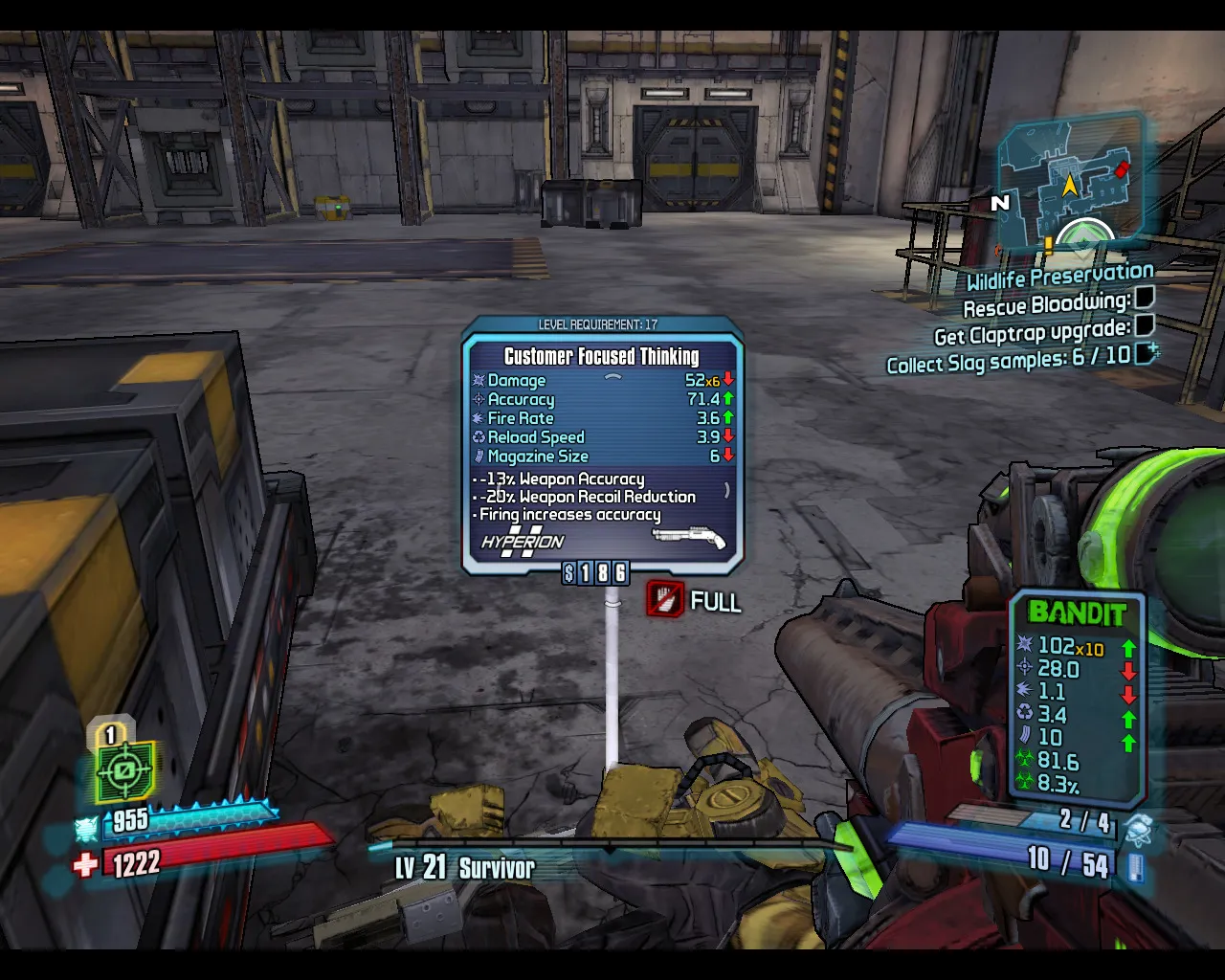Click the Rescue Bloodwing objective checkbox
The width and height of the screenshot is (1225, 980).
pyautogui.click(x=1144, y=299)
